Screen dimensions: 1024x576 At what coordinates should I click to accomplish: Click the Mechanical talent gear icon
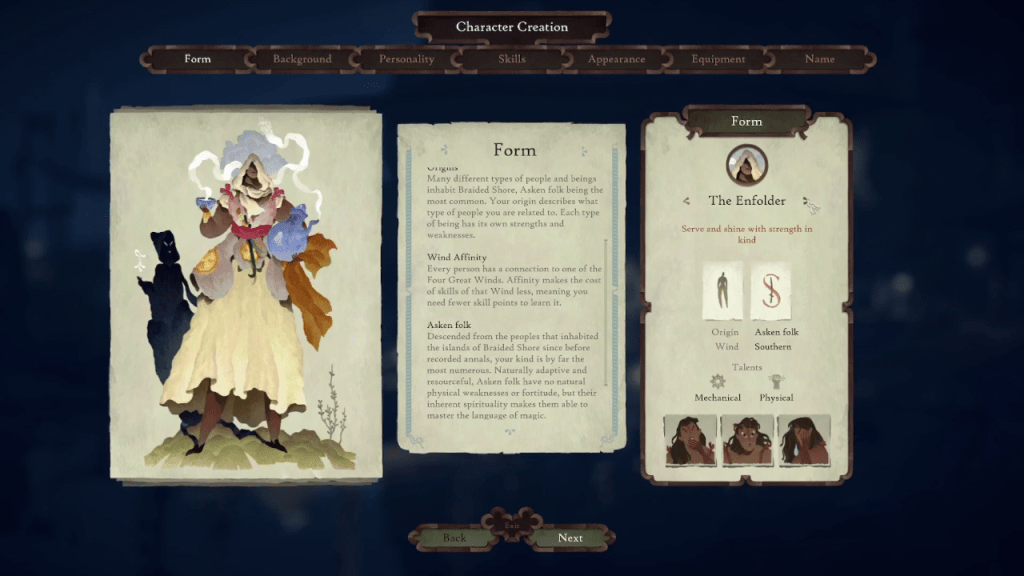coord(717,381)
